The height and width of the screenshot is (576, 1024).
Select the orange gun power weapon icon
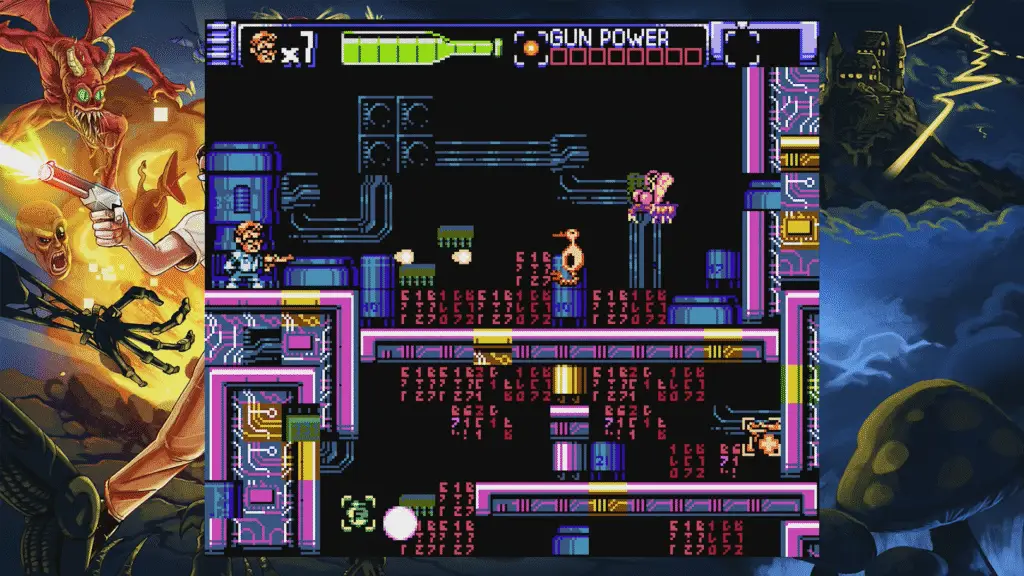click(x=531, y=46)
